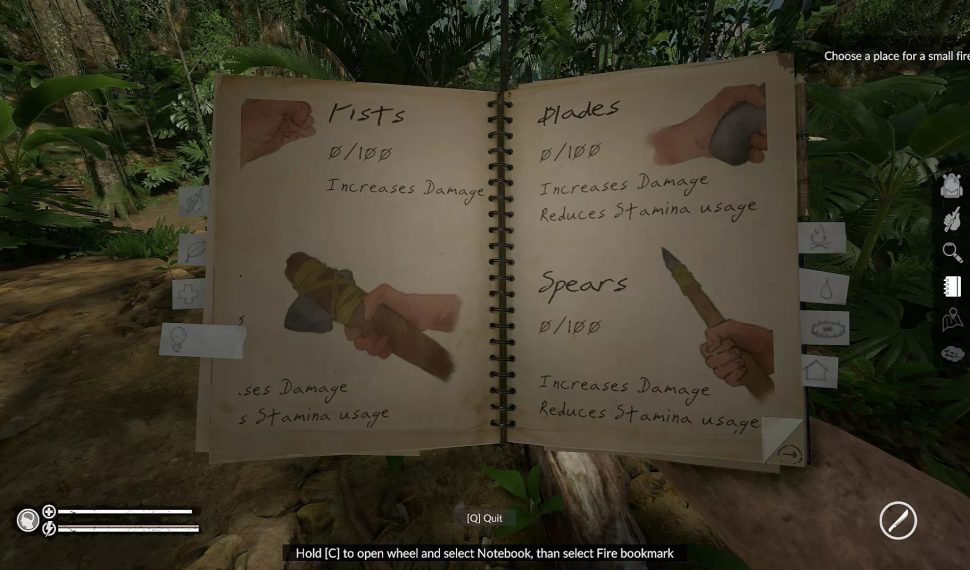This screenshot has height=570, width=970.
Task: Select the sleep Zzz icon
Action: pos(952,353)
